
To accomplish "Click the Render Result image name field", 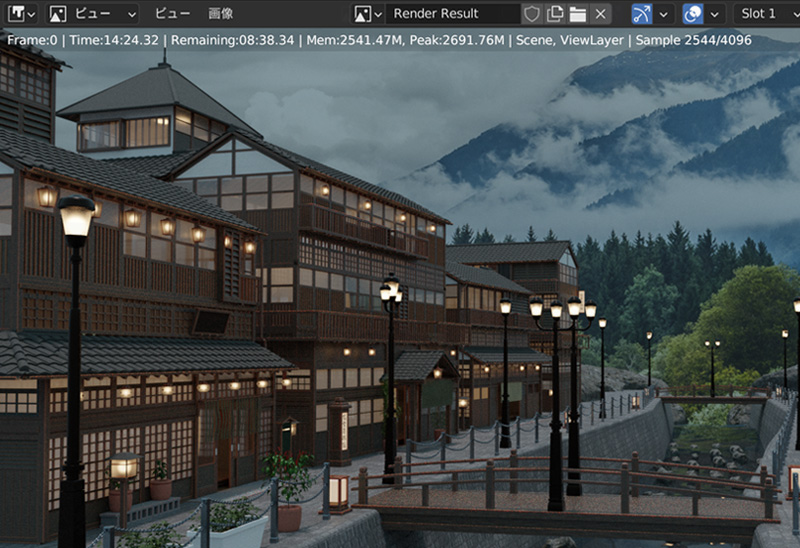I will point(453,14).
